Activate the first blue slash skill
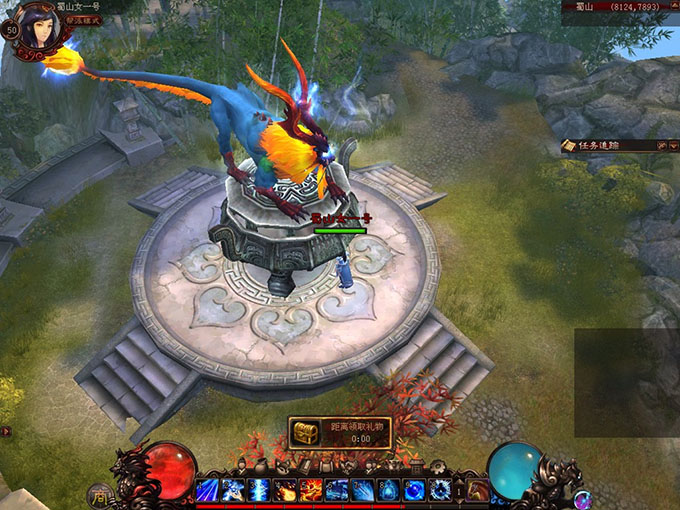 click(x=208, y=490)
